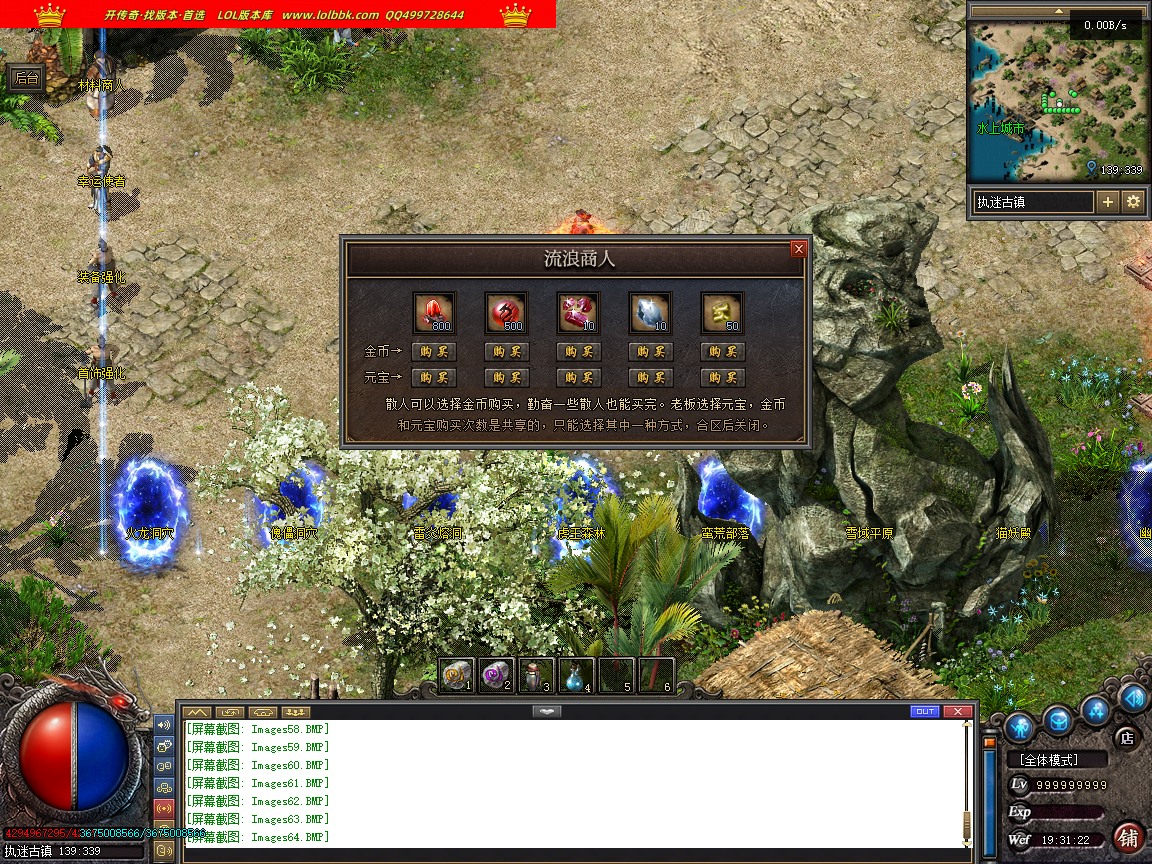Buy the white diamond with 元宝

(650, 378)
